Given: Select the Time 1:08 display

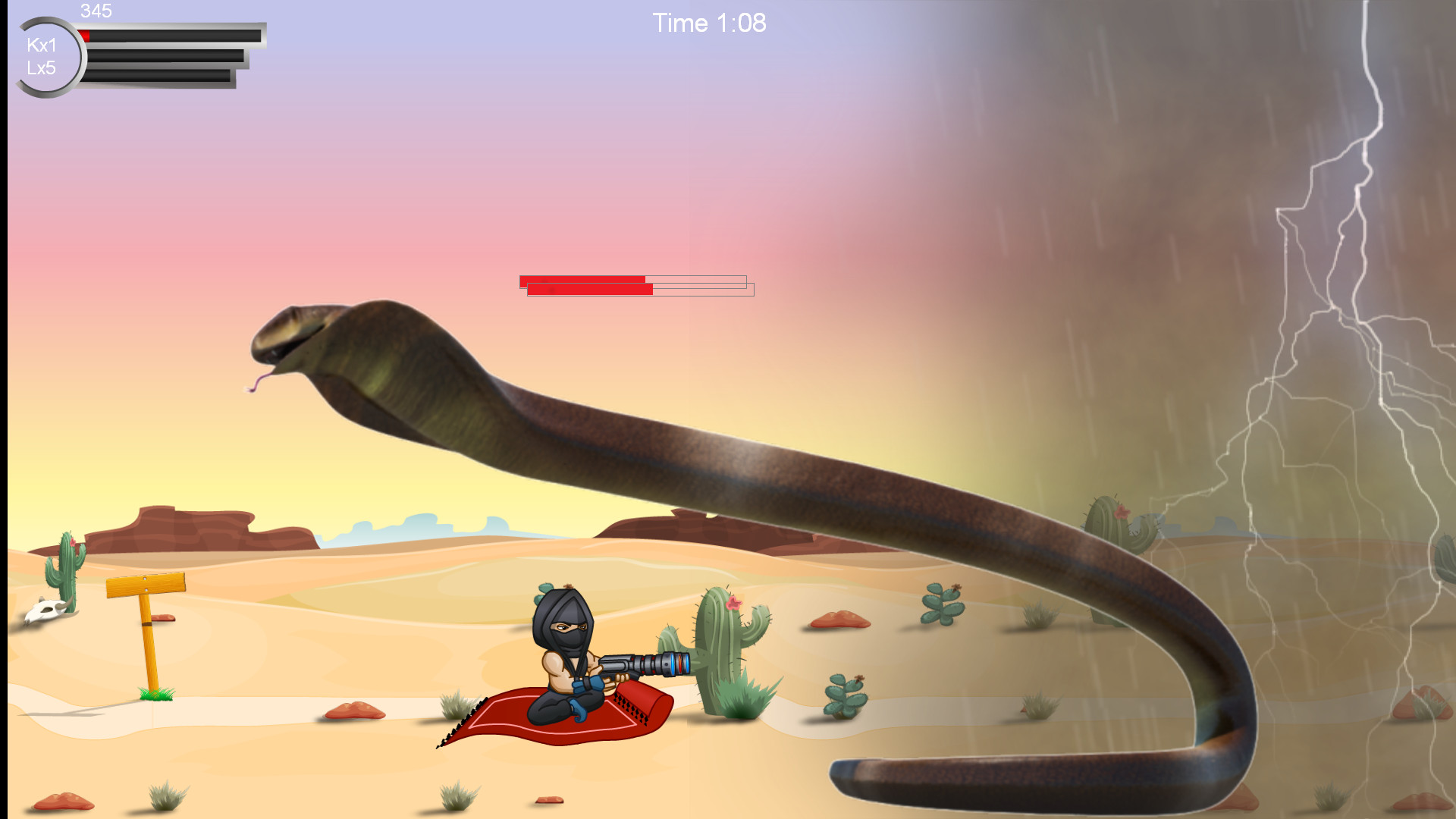Looking at the screenshot, I should click(x=711, y=23).
